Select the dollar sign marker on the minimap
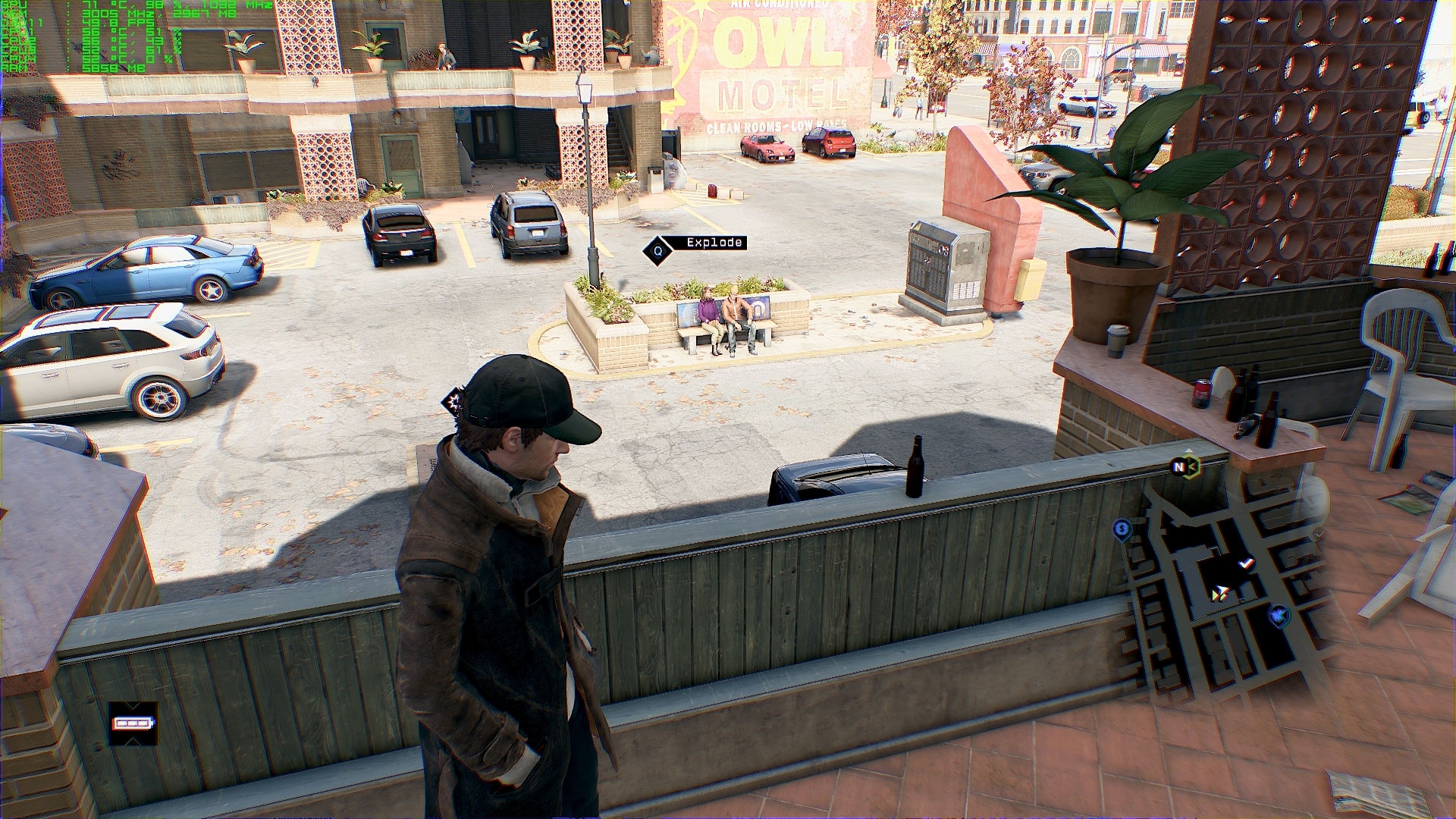Viewport: 1456px width, 819px height. pos(1122,529)
